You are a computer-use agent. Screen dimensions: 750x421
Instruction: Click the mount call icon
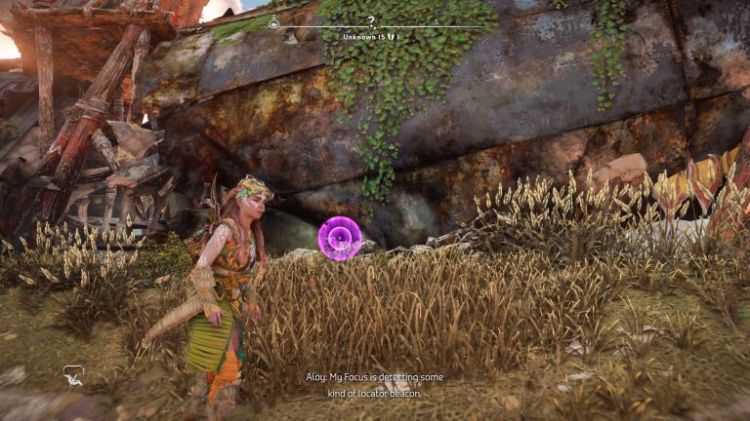[x=74, y=375]
